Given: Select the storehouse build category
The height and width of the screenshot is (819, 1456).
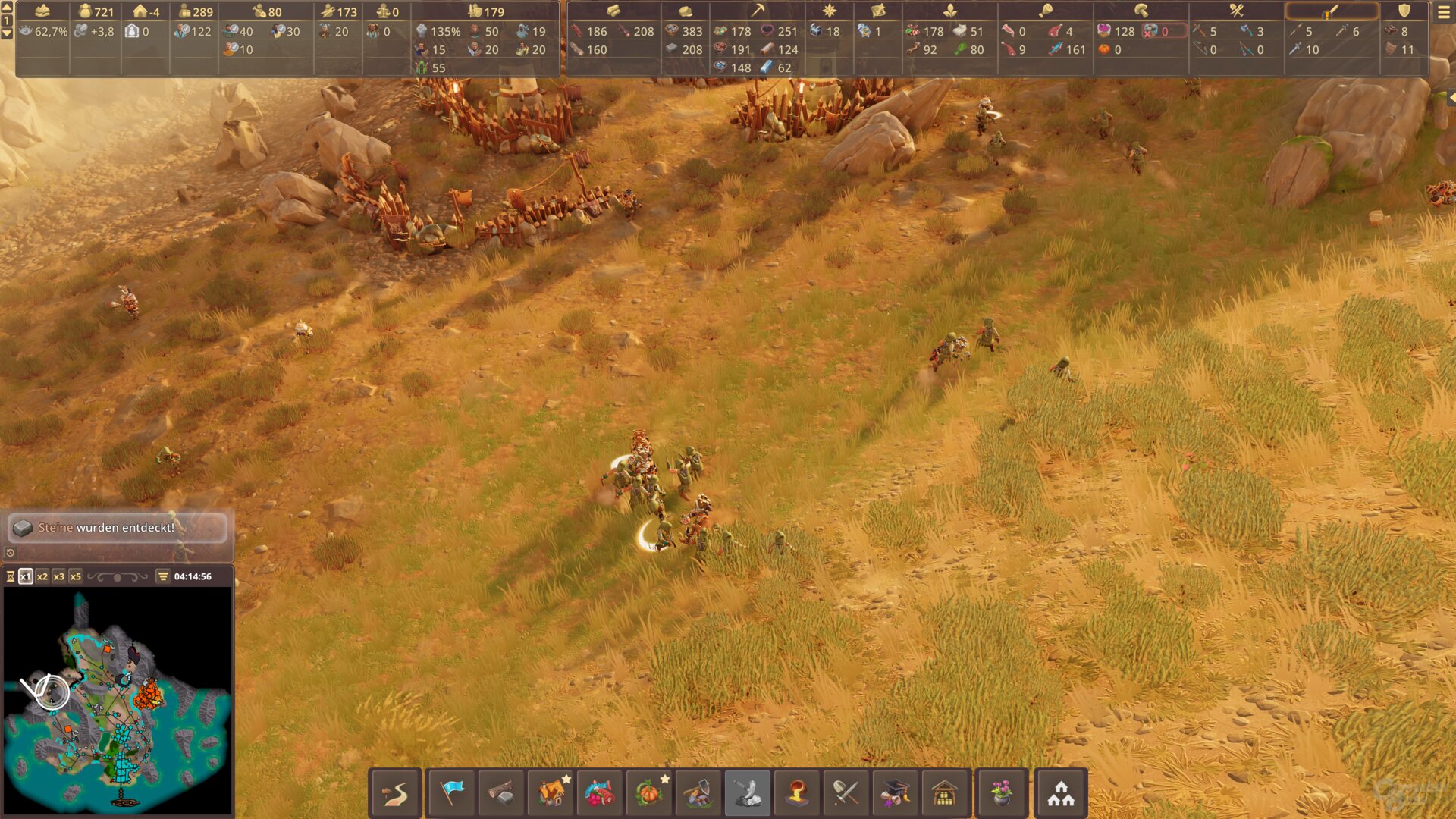Looking at the screenshot, I should coord(945,793).
